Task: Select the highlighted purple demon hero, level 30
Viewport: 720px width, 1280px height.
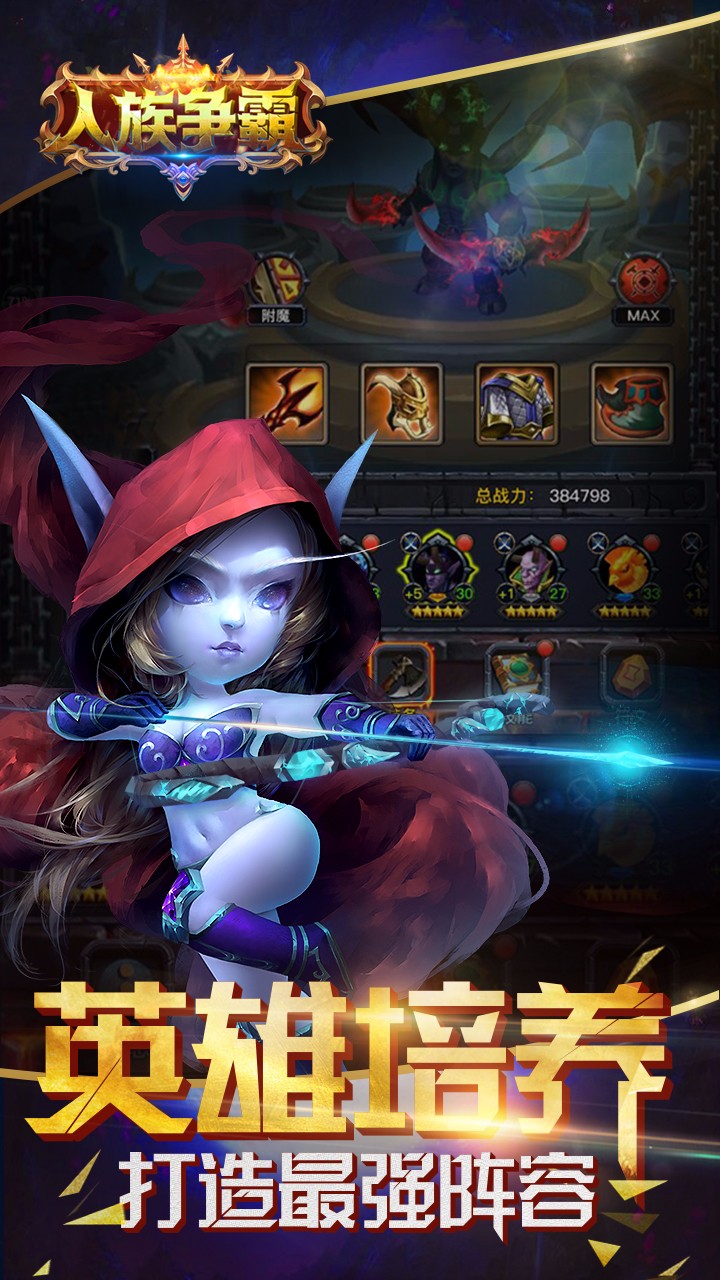Action: pos(438,568)
